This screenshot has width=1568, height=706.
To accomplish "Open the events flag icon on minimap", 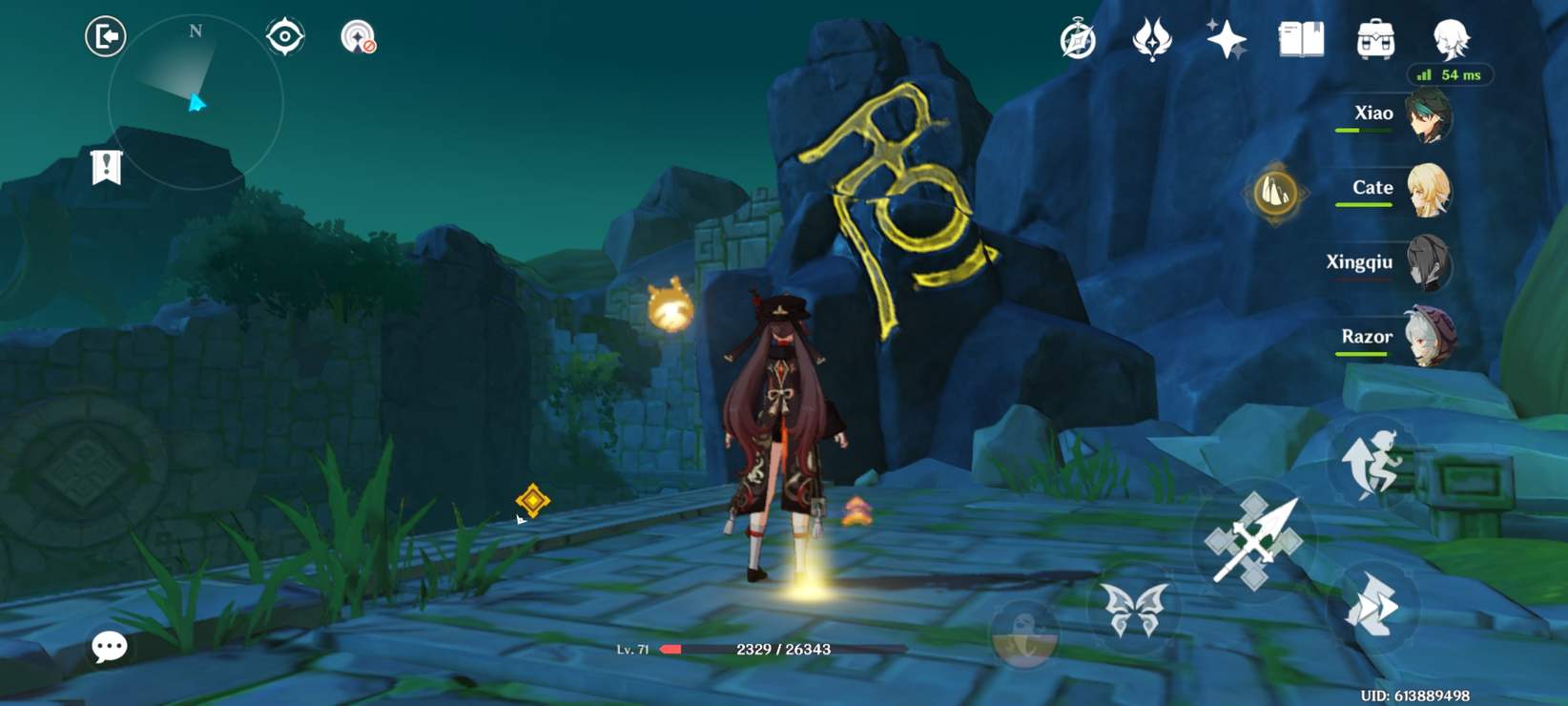I will pyautogui.click(x=109, y=164).
